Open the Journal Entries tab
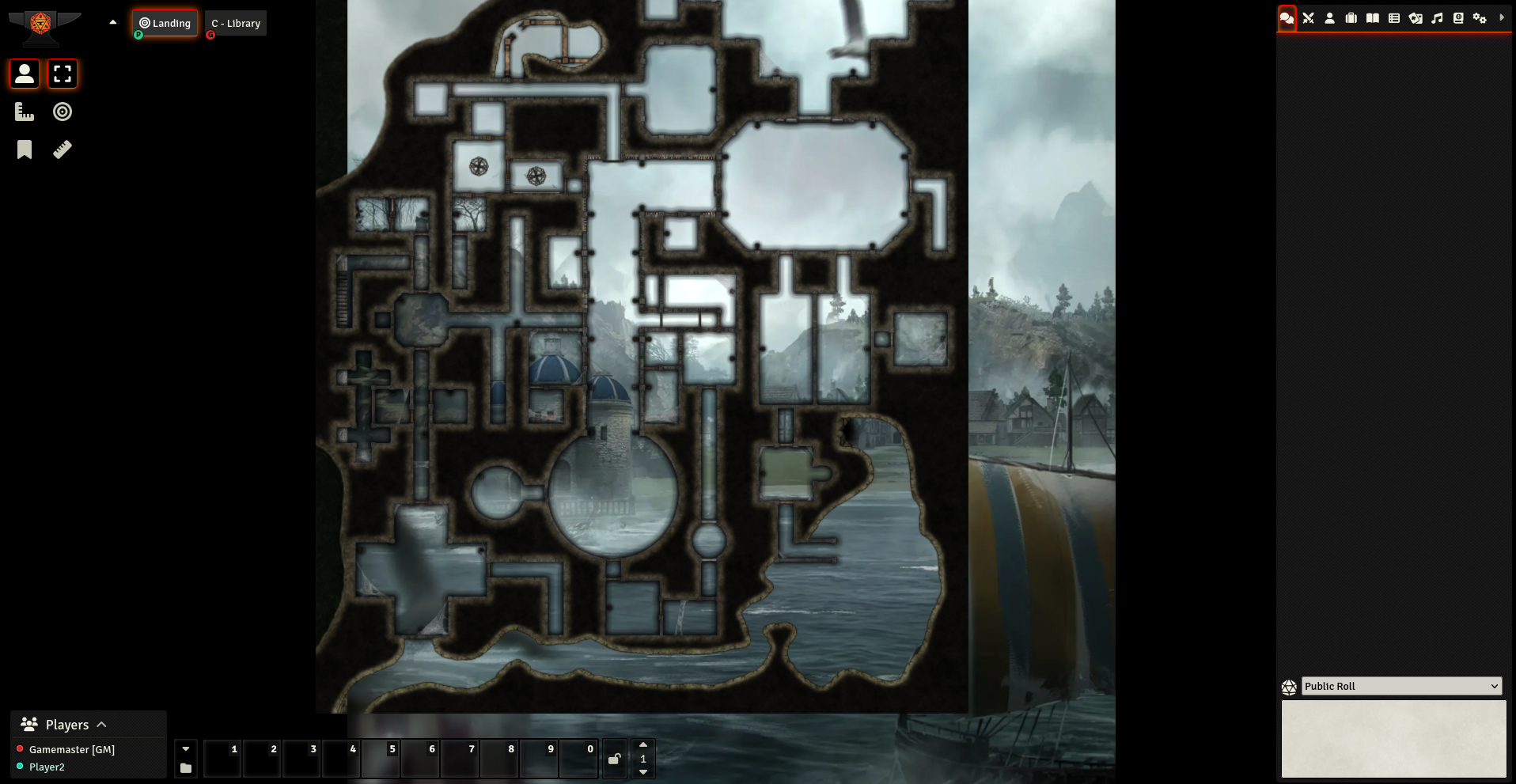Image resolution: width=1516 pixels, height=784 pixels. coord(1373,17)
